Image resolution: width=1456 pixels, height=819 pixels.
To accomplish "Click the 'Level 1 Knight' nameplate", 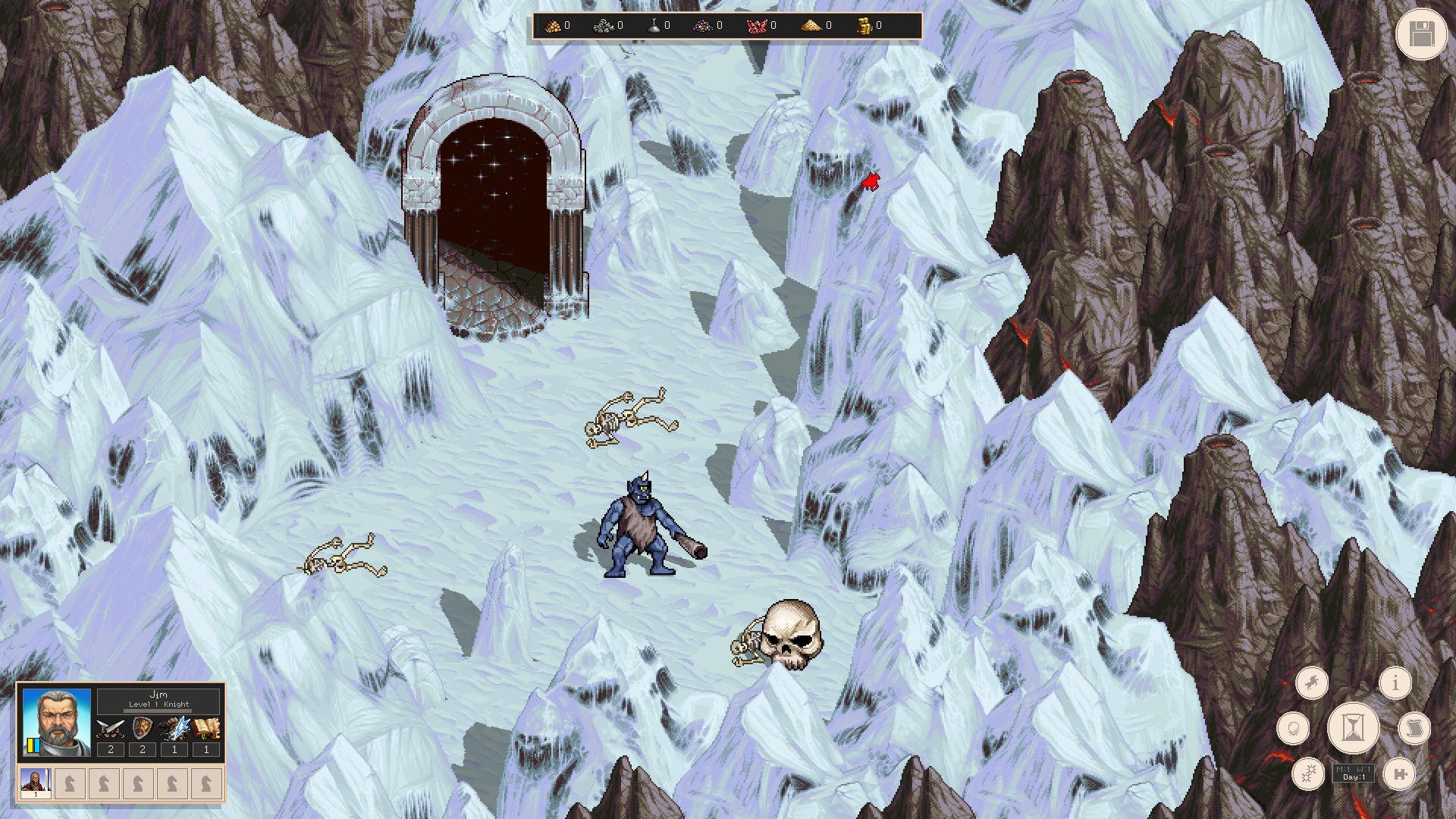I will tap(158, 704).
